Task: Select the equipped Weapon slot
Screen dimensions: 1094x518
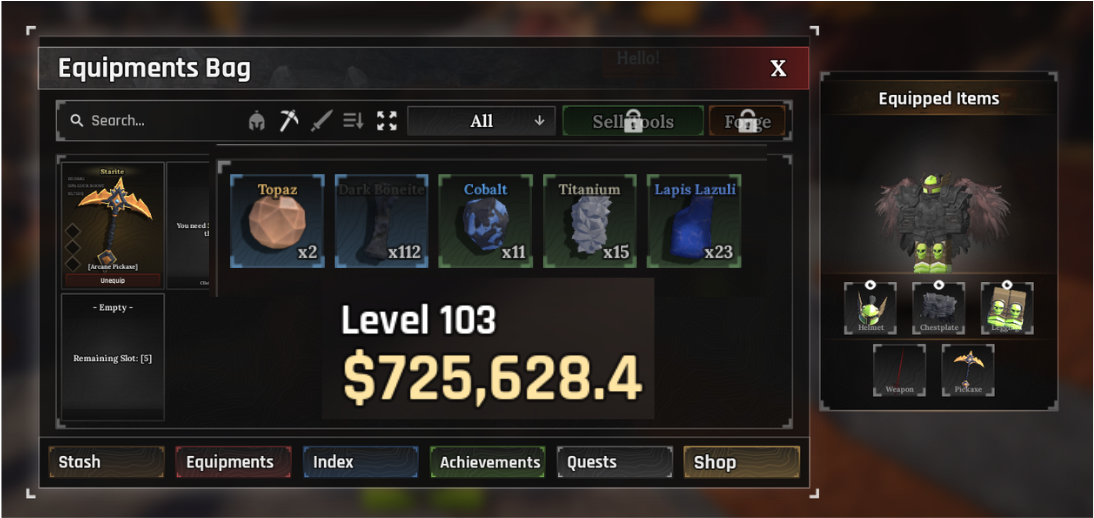Action: [899, 370]
